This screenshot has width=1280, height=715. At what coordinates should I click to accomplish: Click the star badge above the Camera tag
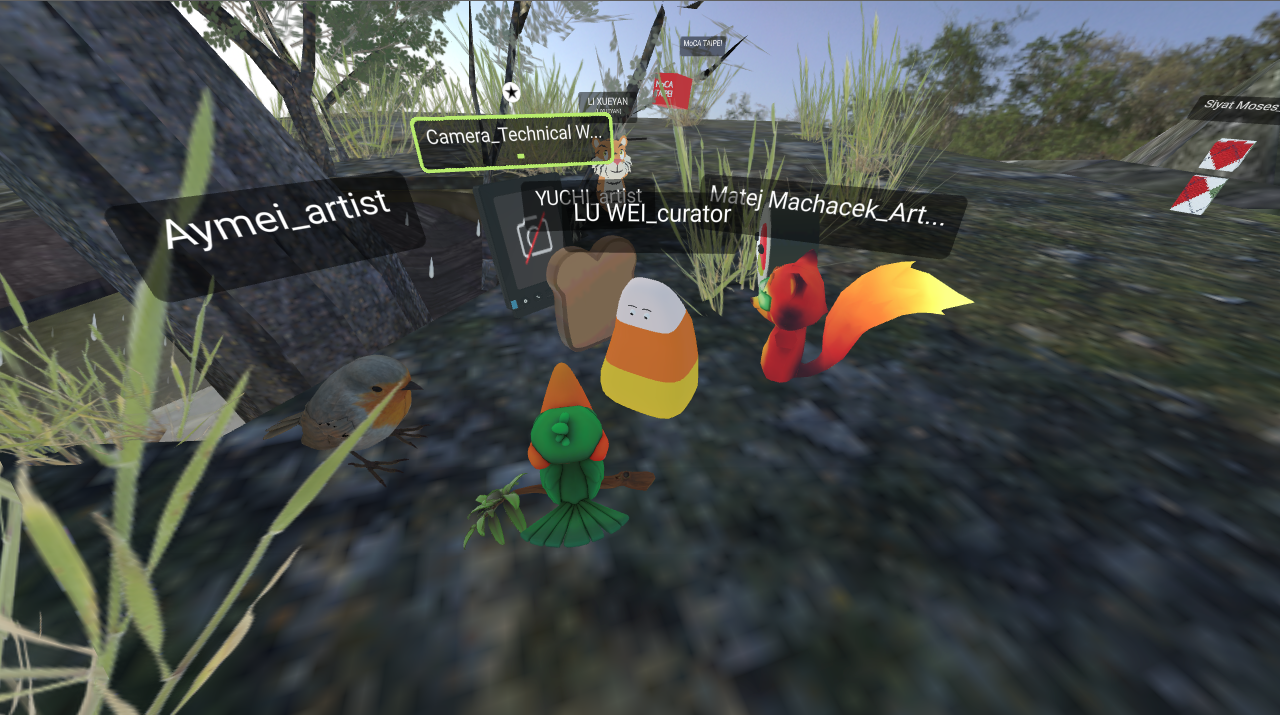pos(511,93)
